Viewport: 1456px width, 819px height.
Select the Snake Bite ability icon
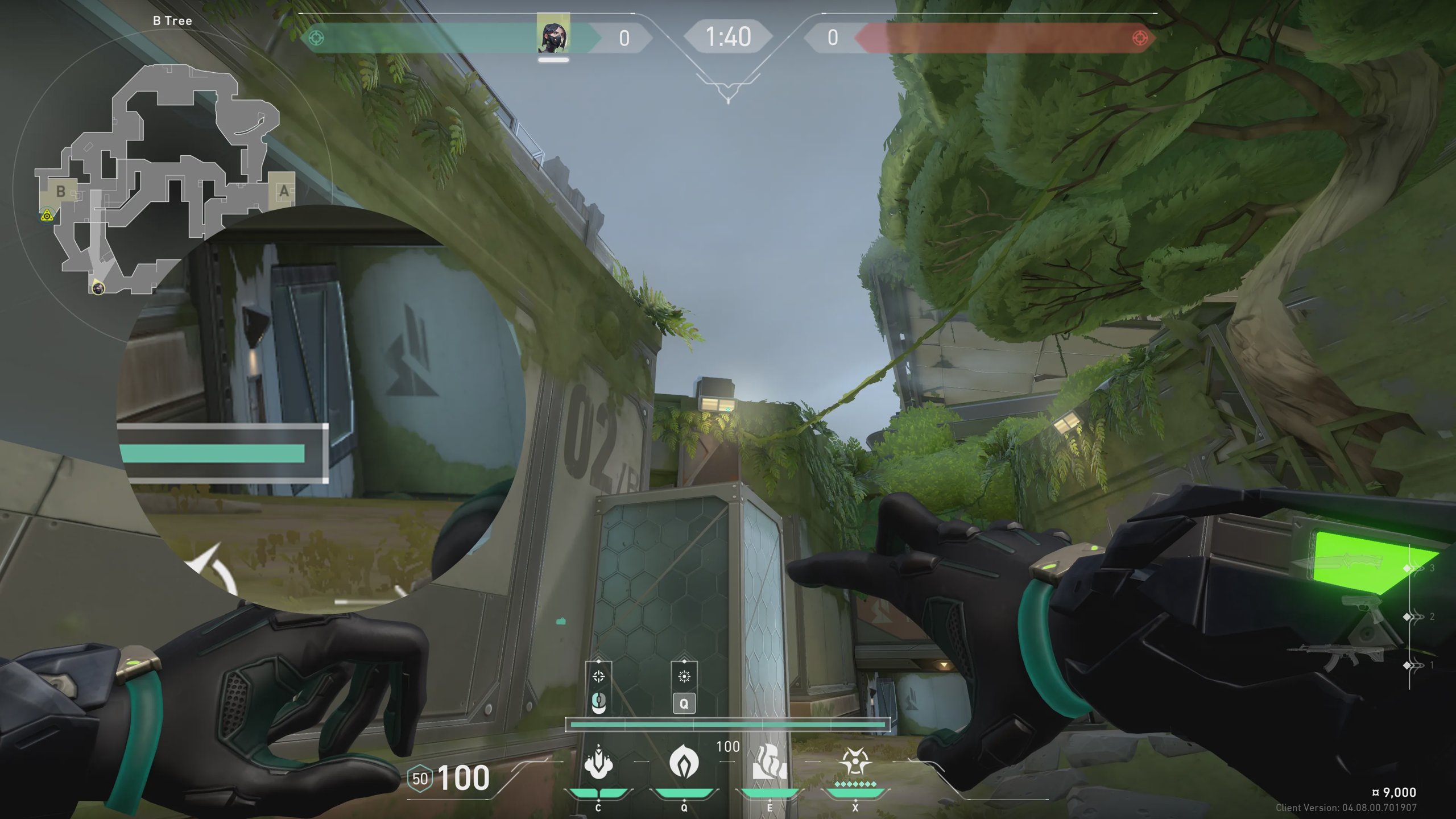[598, 762]
